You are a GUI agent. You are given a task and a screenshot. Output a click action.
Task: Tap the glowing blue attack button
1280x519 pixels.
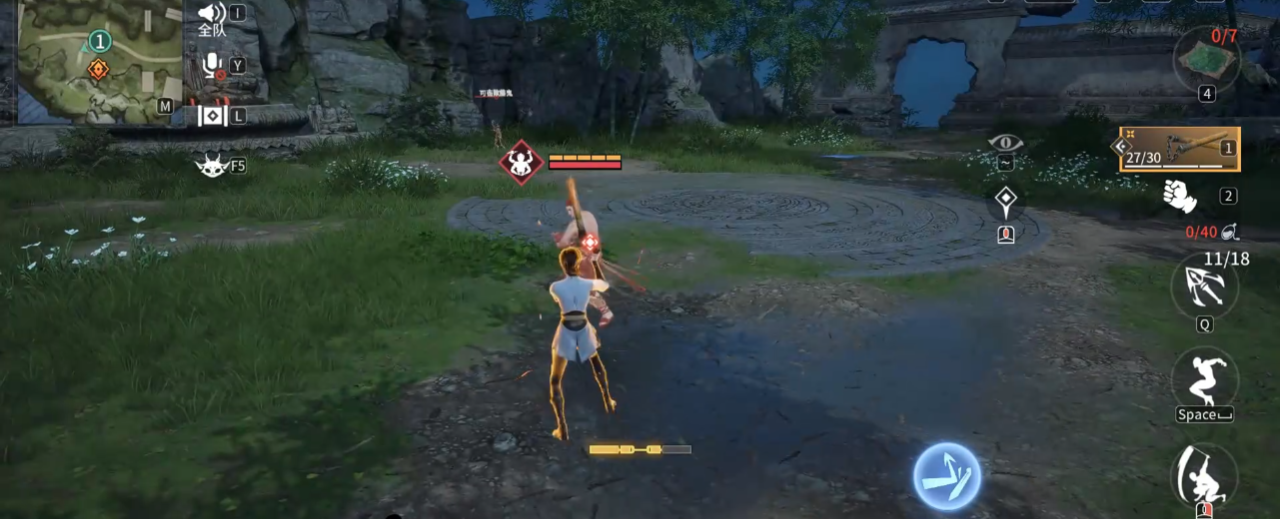946,477
